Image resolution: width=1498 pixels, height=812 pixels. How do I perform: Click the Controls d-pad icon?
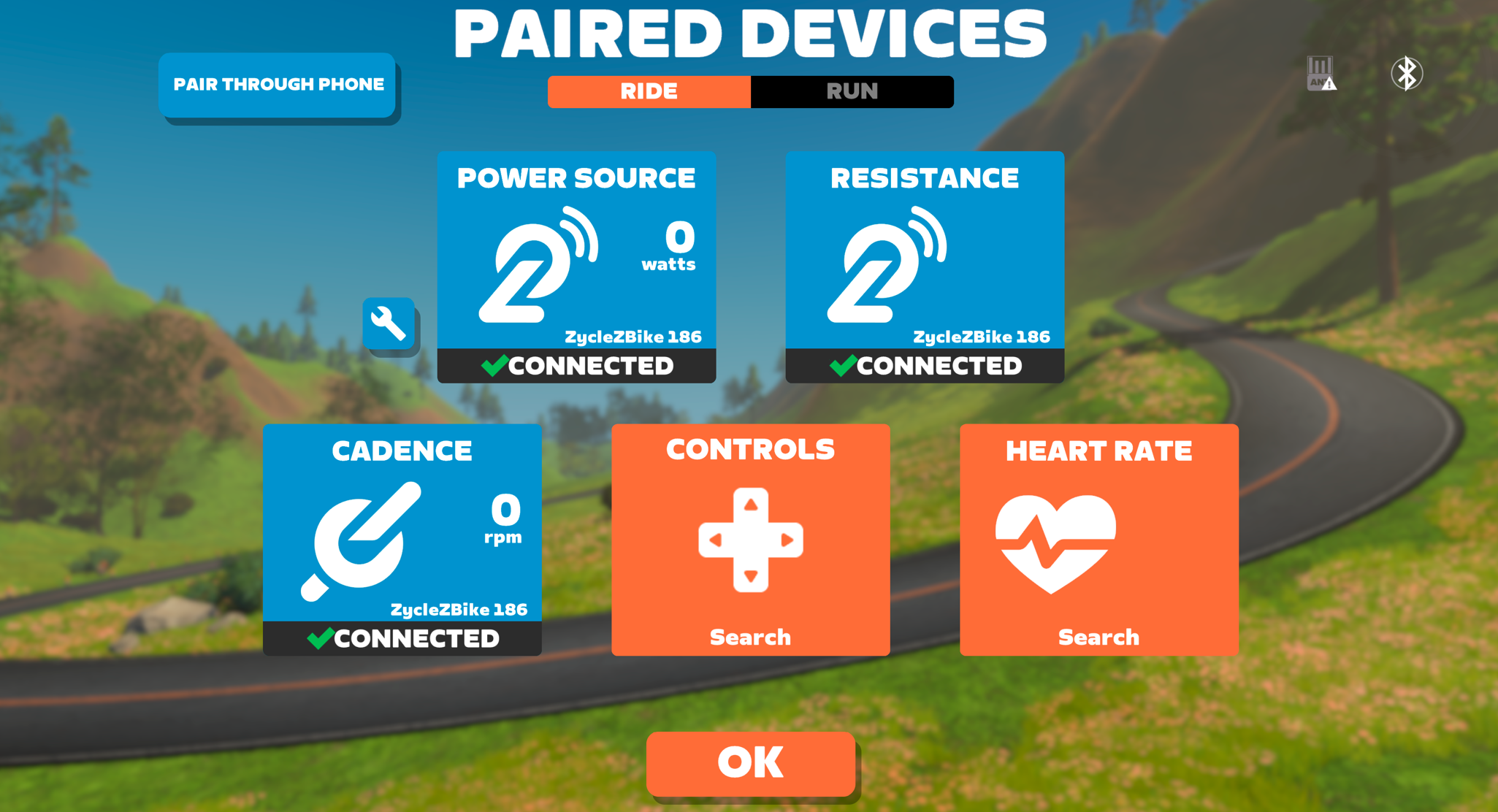point(750,540)
